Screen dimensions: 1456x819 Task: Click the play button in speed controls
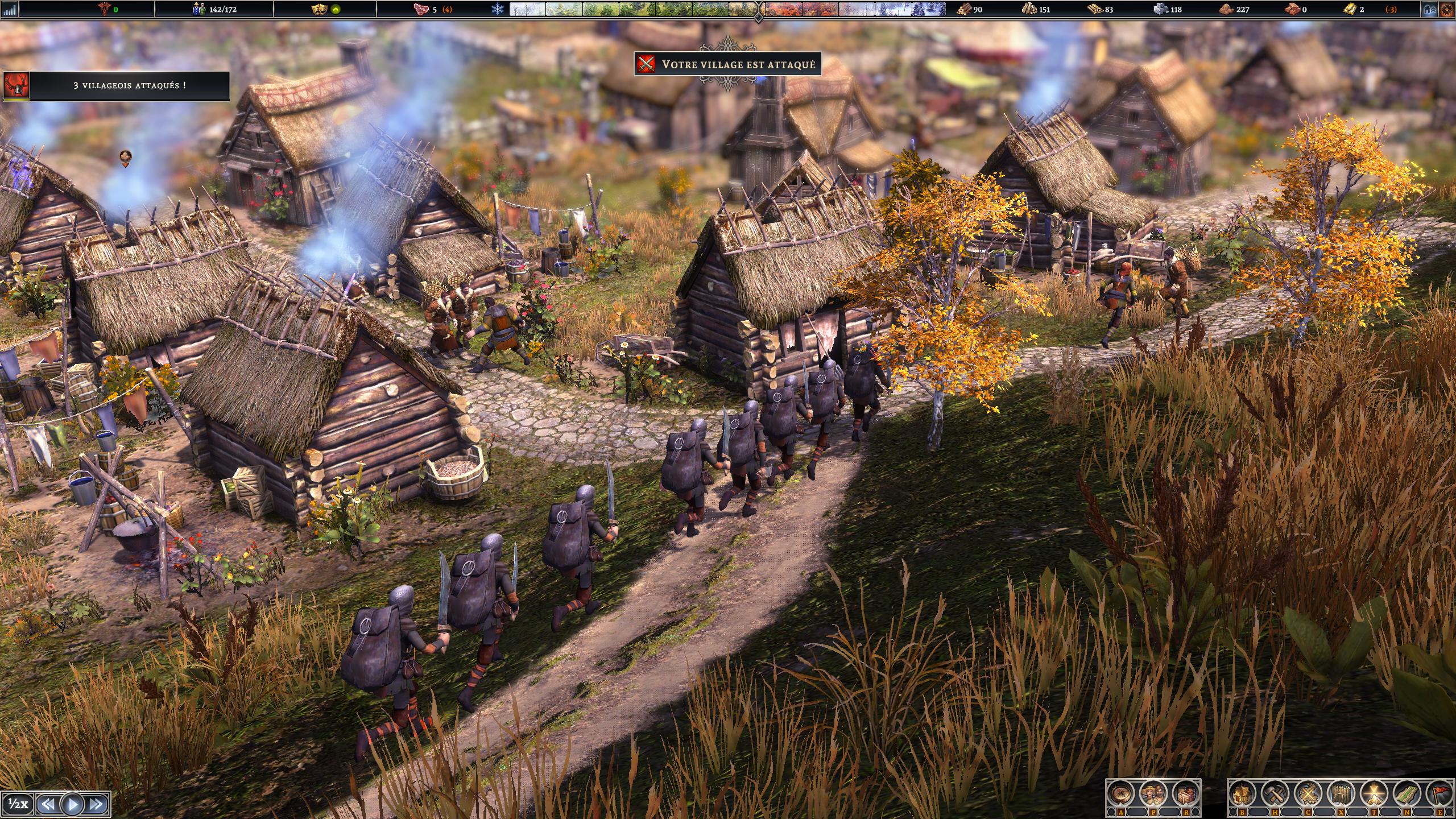tap(72, 804)
